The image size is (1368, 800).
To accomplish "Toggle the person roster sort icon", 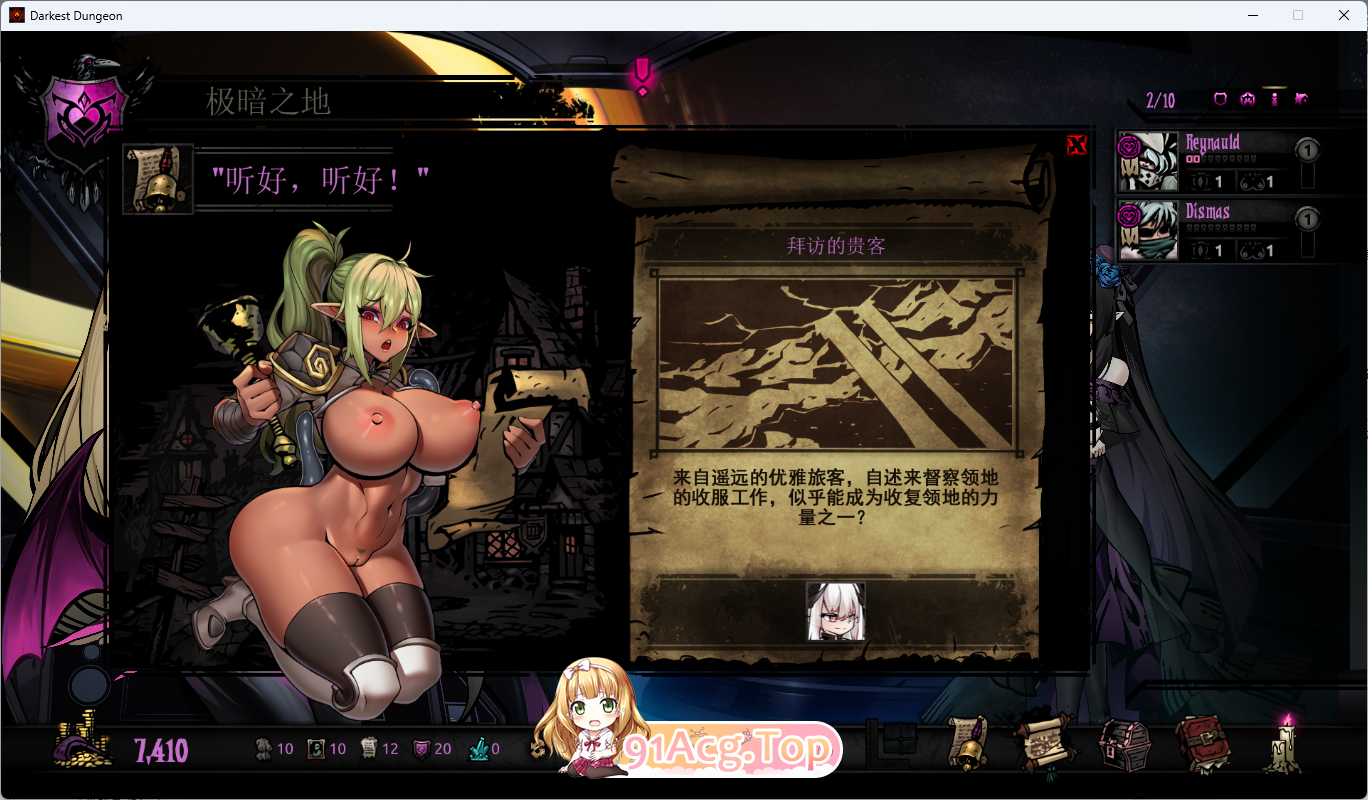I will (1274, 98).
